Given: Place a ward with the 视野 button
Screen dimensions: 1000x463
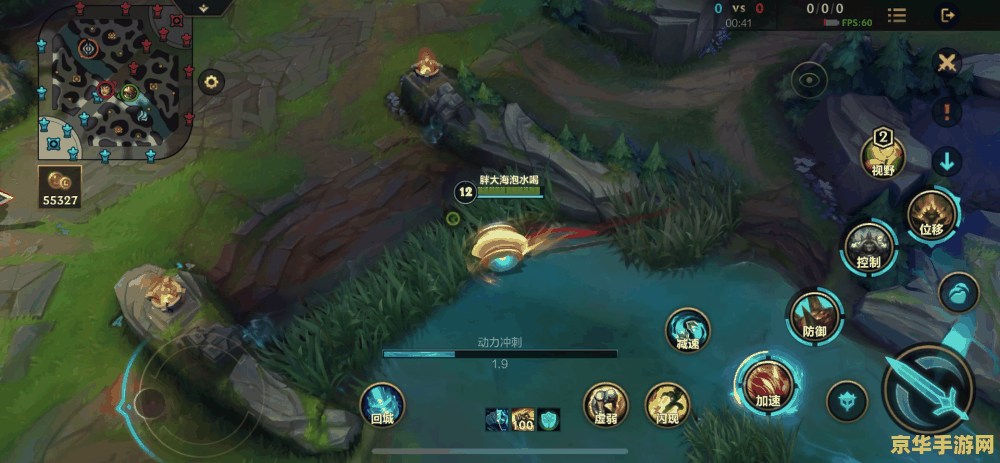Looking at the screenshot, I should pos(883,155).
